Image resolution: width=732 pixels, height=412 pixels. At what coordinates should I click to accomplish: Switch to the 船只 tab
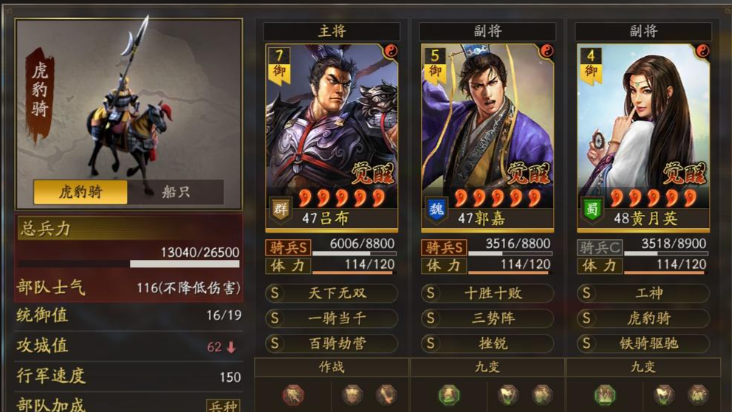coord(175,192)
